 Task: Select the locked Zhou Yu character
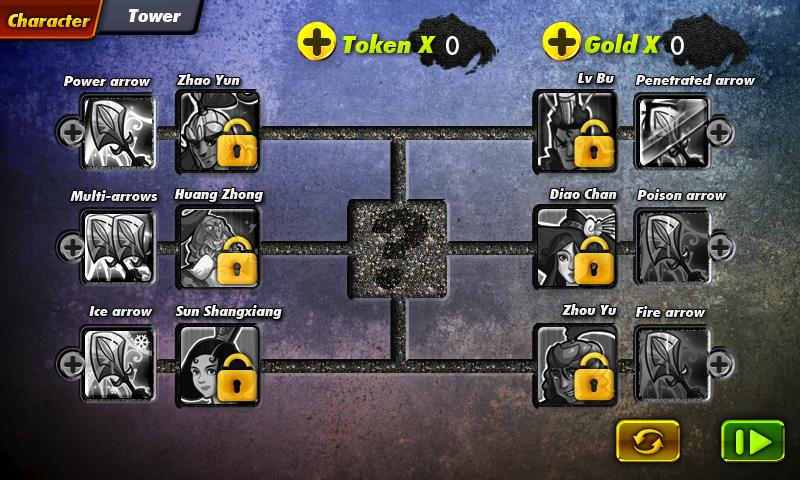coord(574,364)
